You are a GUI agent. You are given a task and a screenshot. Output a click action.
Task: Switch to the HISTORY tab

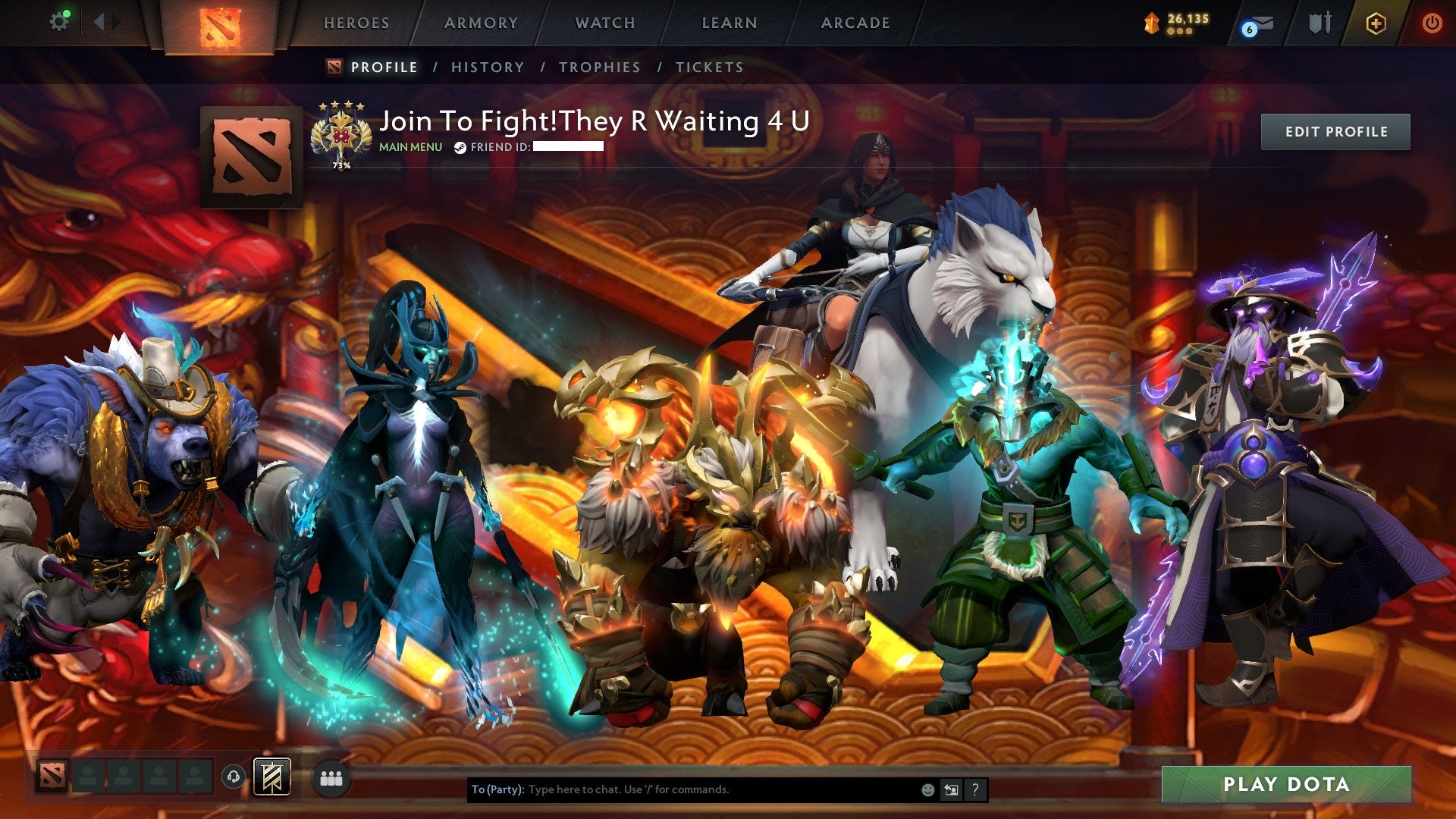click(x=487, y=67)
